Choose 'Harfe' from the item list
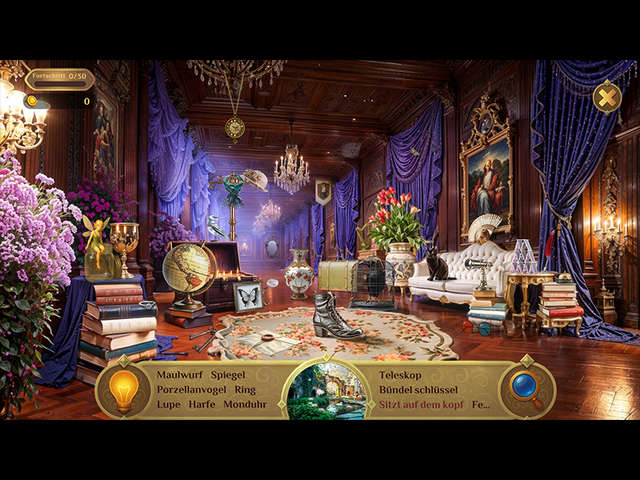 (x=202, y=404)
